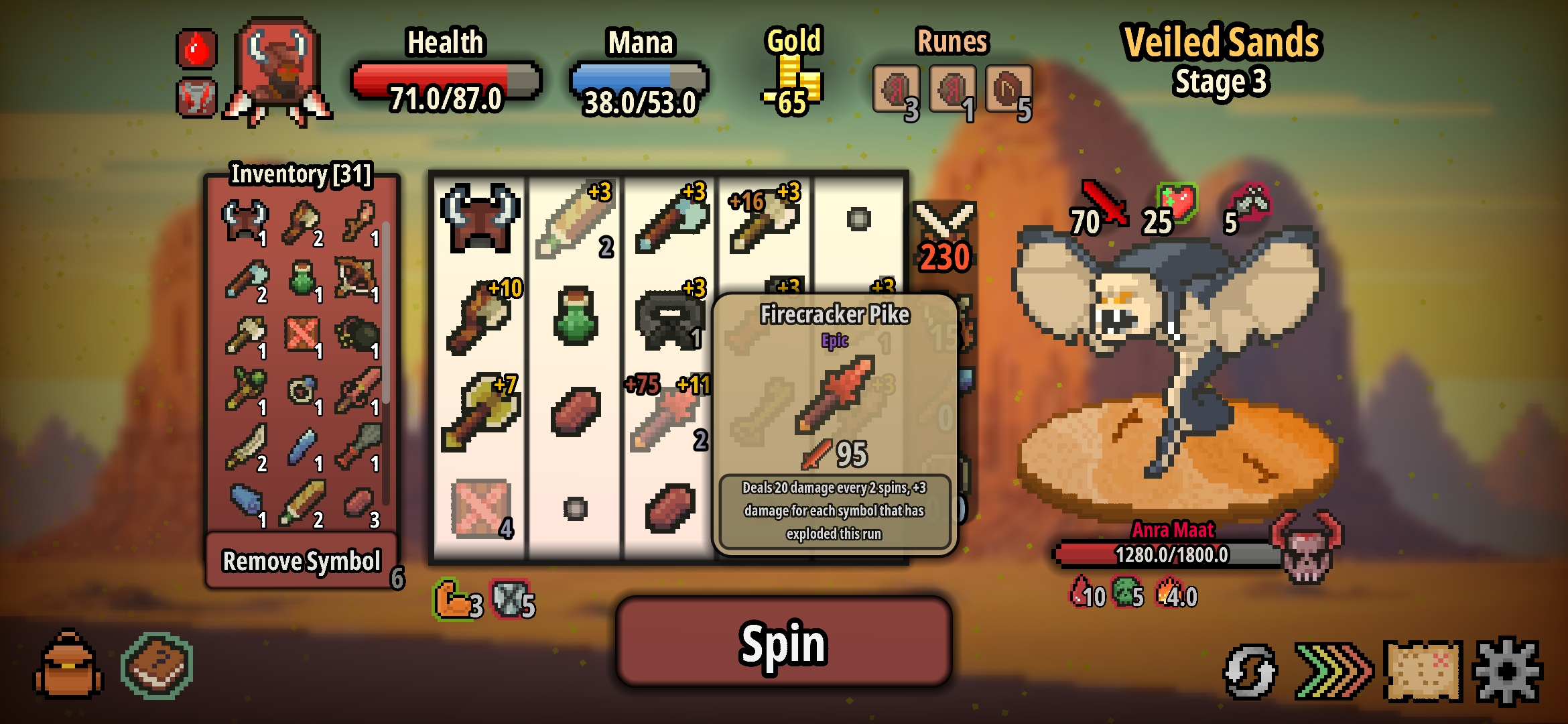The height and width of the screenshot is (724, 1568).
Task: Select the green potion on the reel
Action: 575,315
